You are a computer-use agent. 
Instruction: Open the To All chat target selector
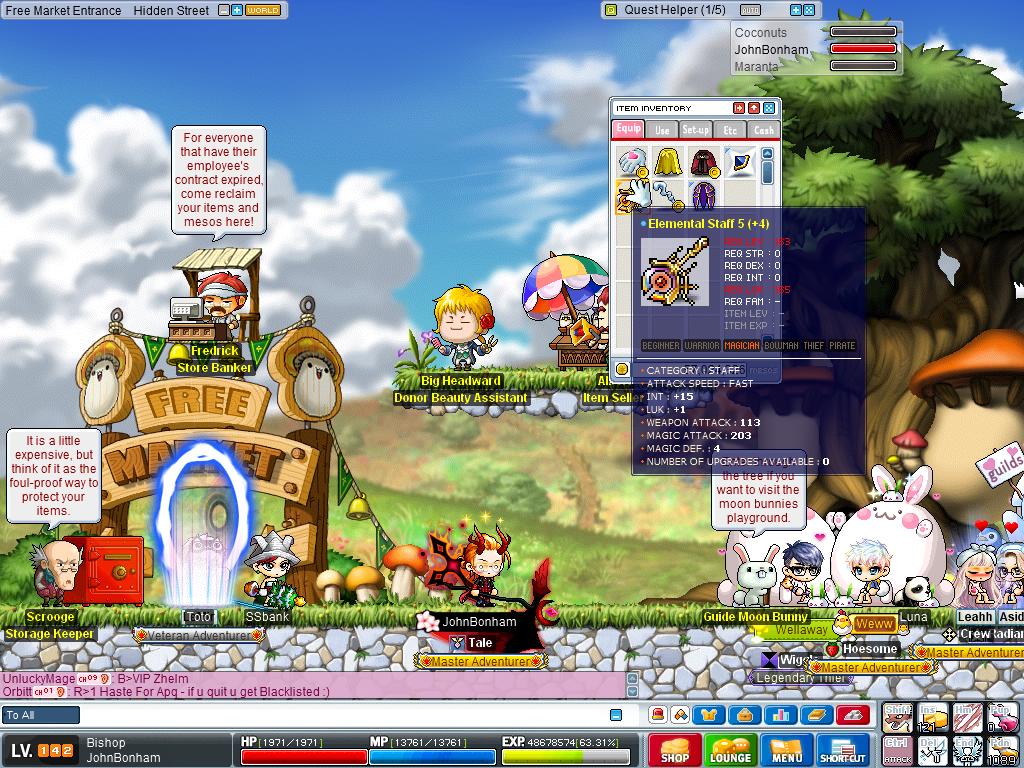point(41,715)
